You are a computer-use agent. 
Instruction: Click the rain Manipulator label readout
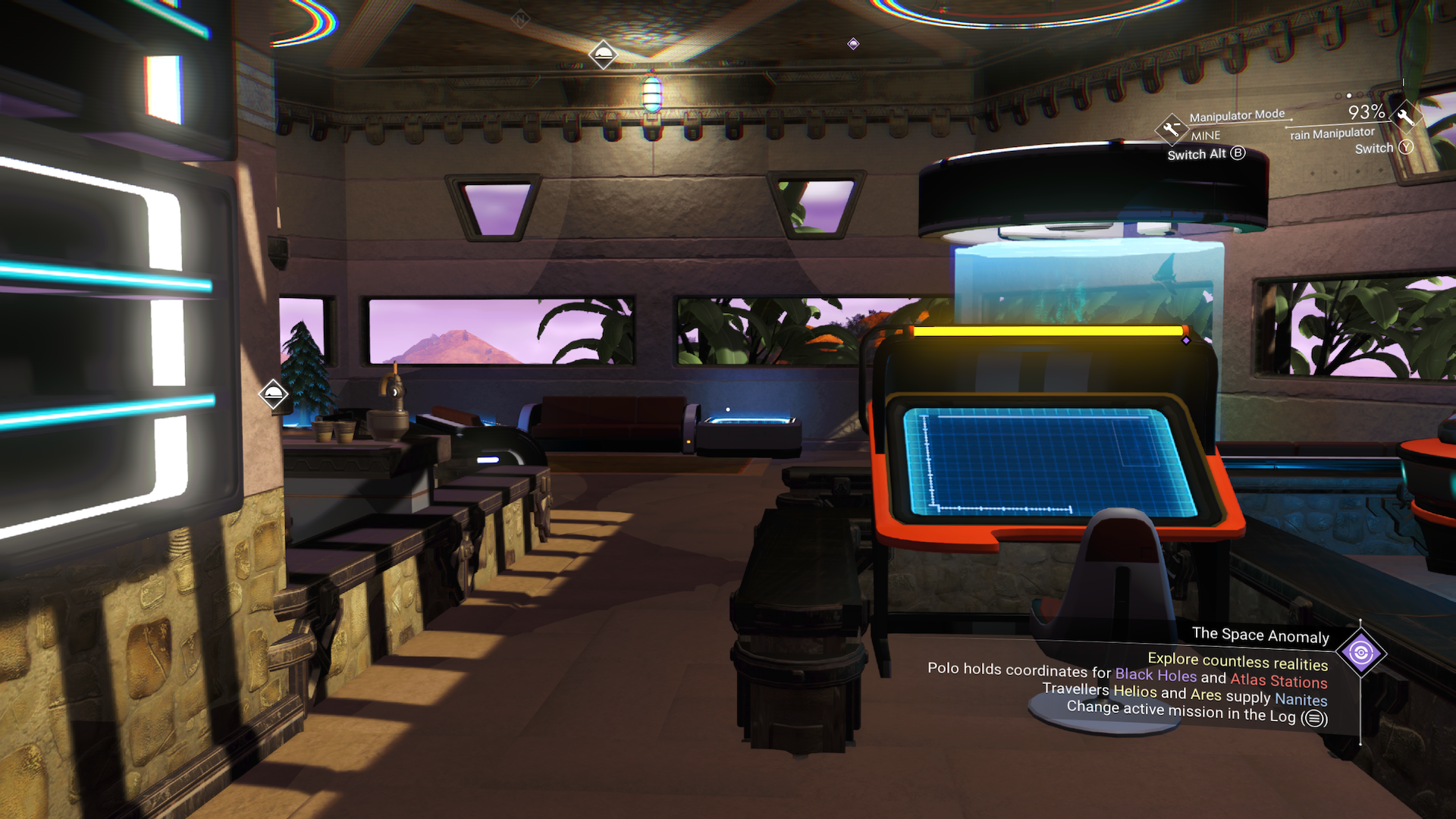[1332, 134]
